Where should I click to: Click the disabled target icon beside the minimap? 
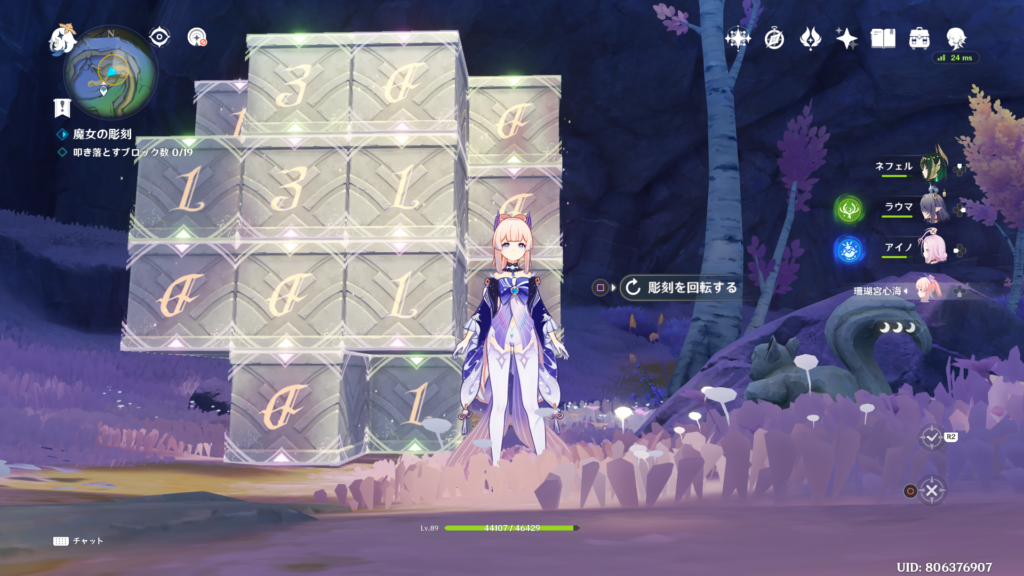[x=197, y=38]
